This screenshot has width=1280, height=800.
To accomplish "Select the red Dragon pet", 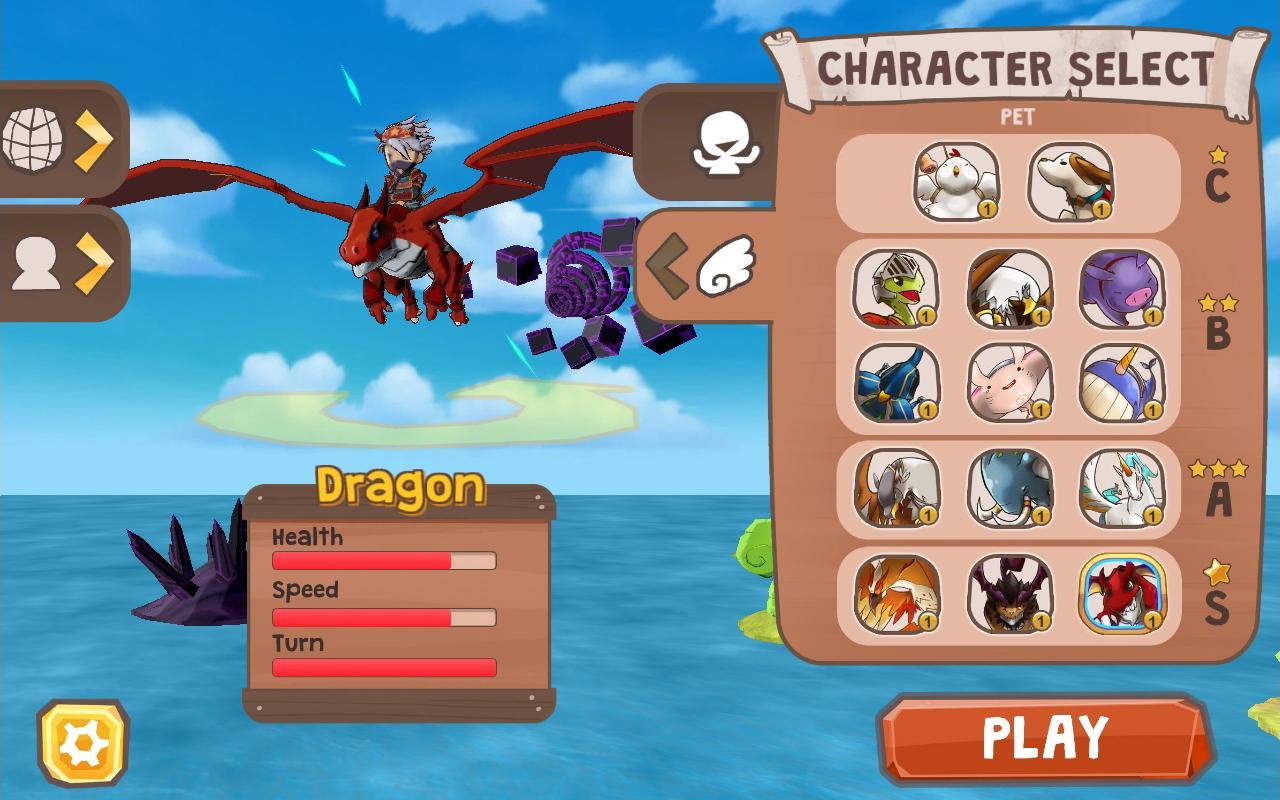I will pyautogui.click(x=1122, y=594).
